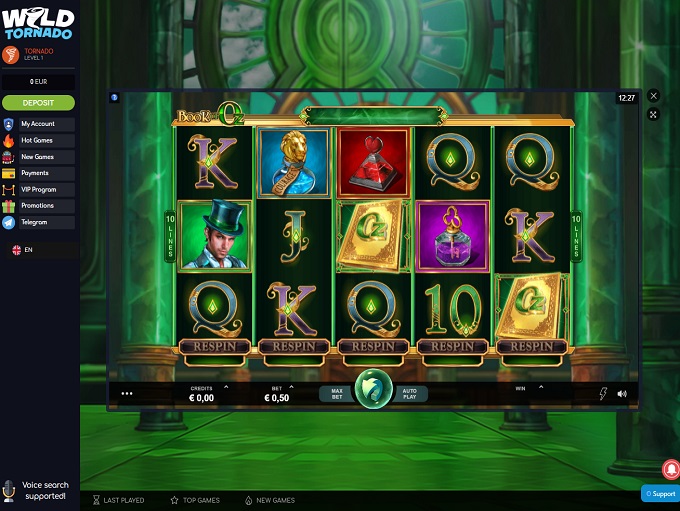Image resolution: width=680 pixels, height=511 pixels.
Task: Respin the last reel under the Oz book
Action: 532,346
